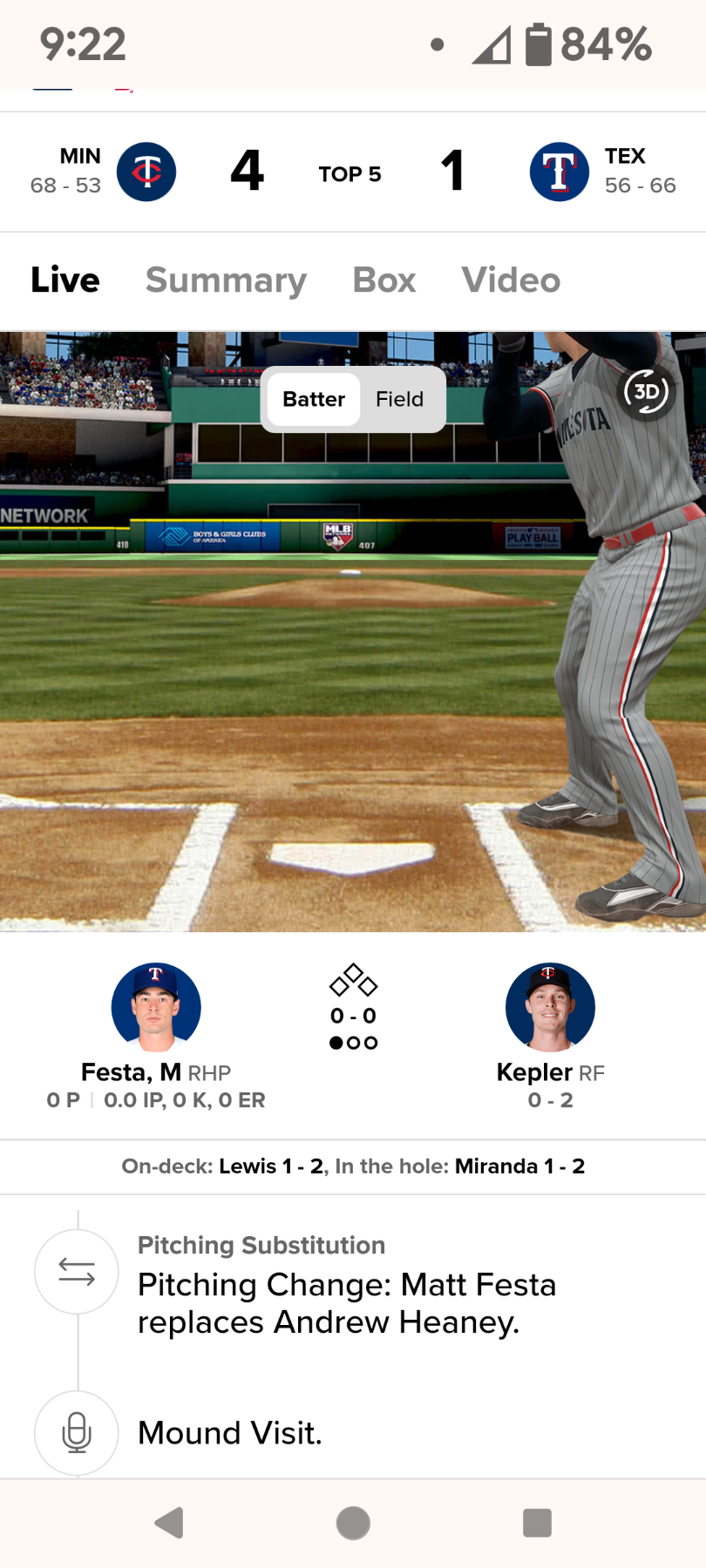Open the Box score tab
This screenshot has height=1568, width=706.
(x=384, y=280)
